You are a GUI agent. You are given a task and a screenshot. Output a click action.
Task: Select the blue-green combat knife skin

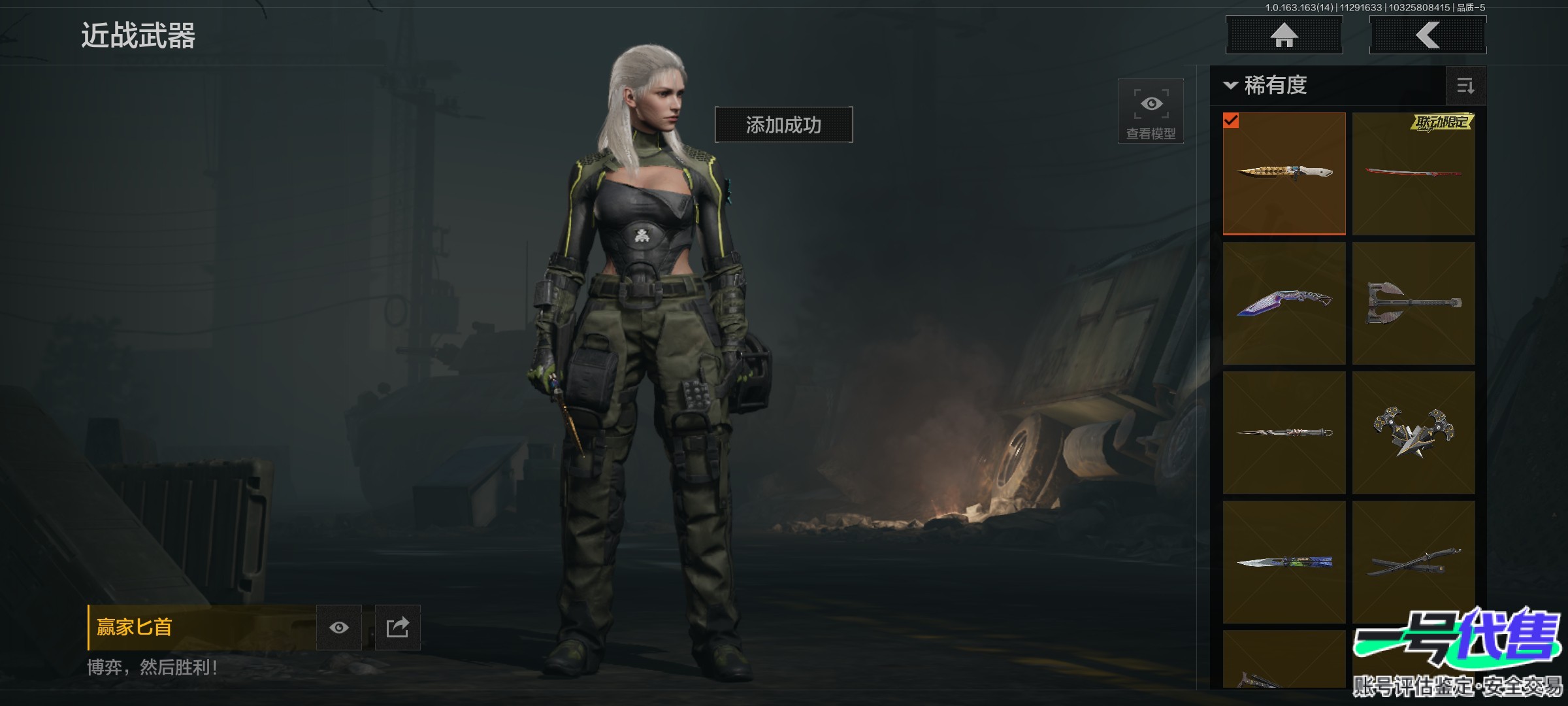1284,562
